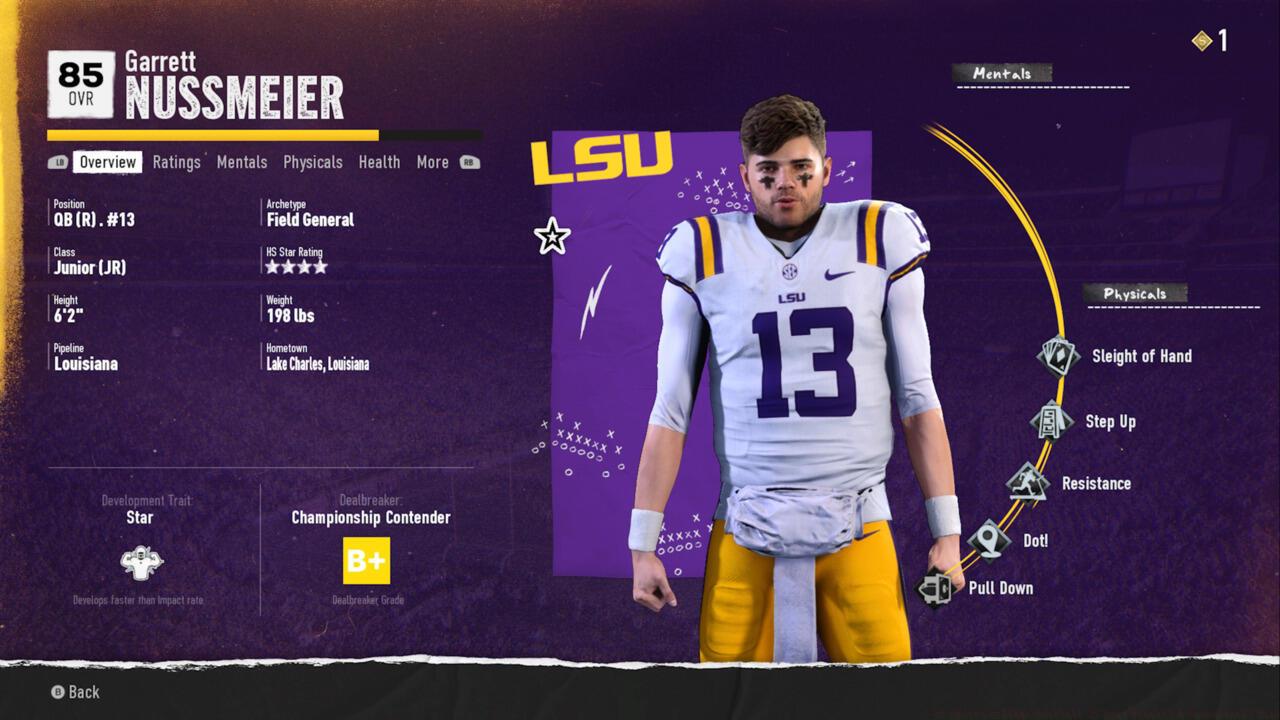Select the Overview tab
This screenshot has width=1280, height=720.
point(107,162)
